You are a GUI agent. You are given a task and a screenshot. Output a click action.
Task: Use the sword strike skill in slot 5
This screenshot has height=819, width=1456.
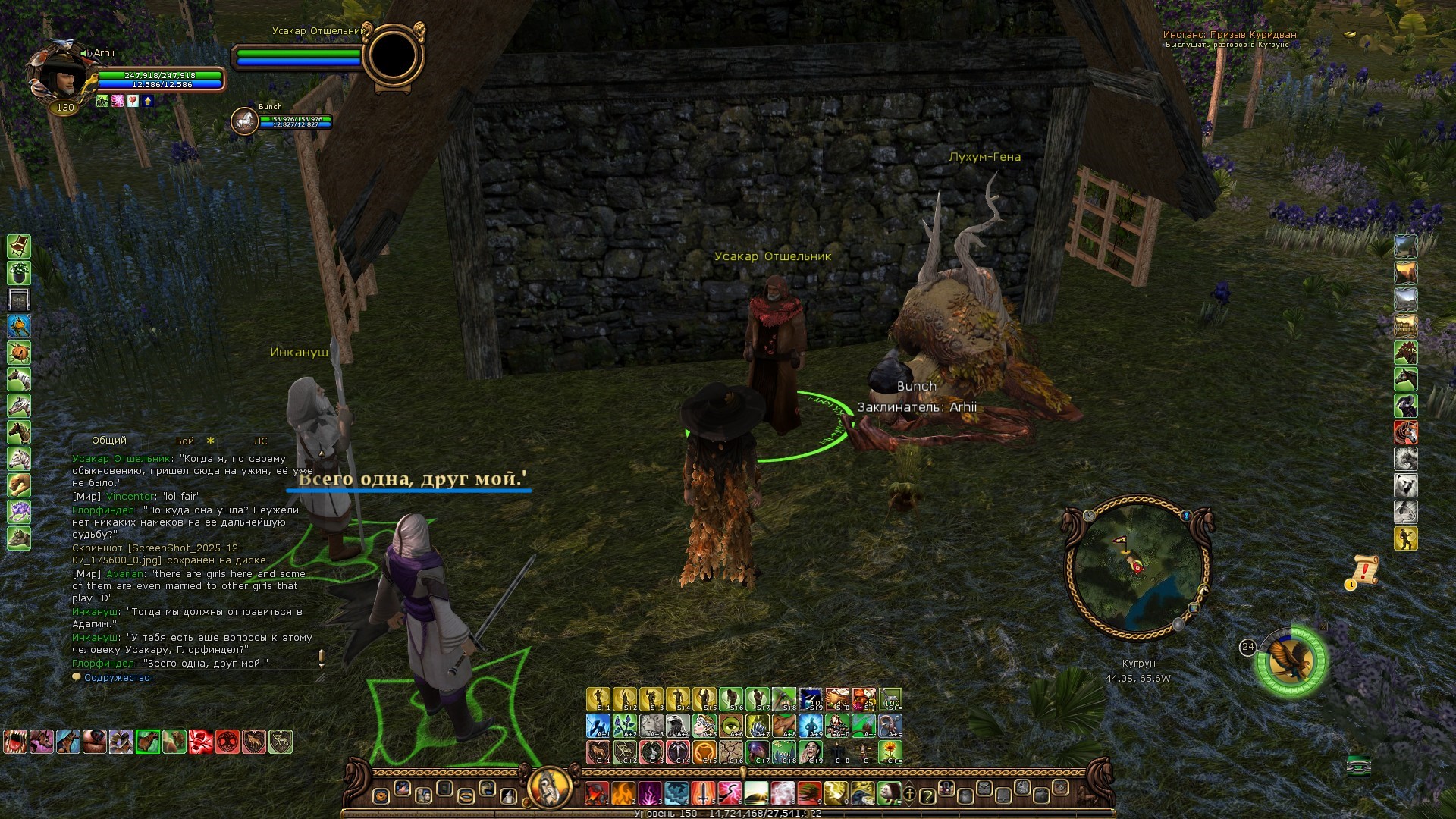pos(703,794)
